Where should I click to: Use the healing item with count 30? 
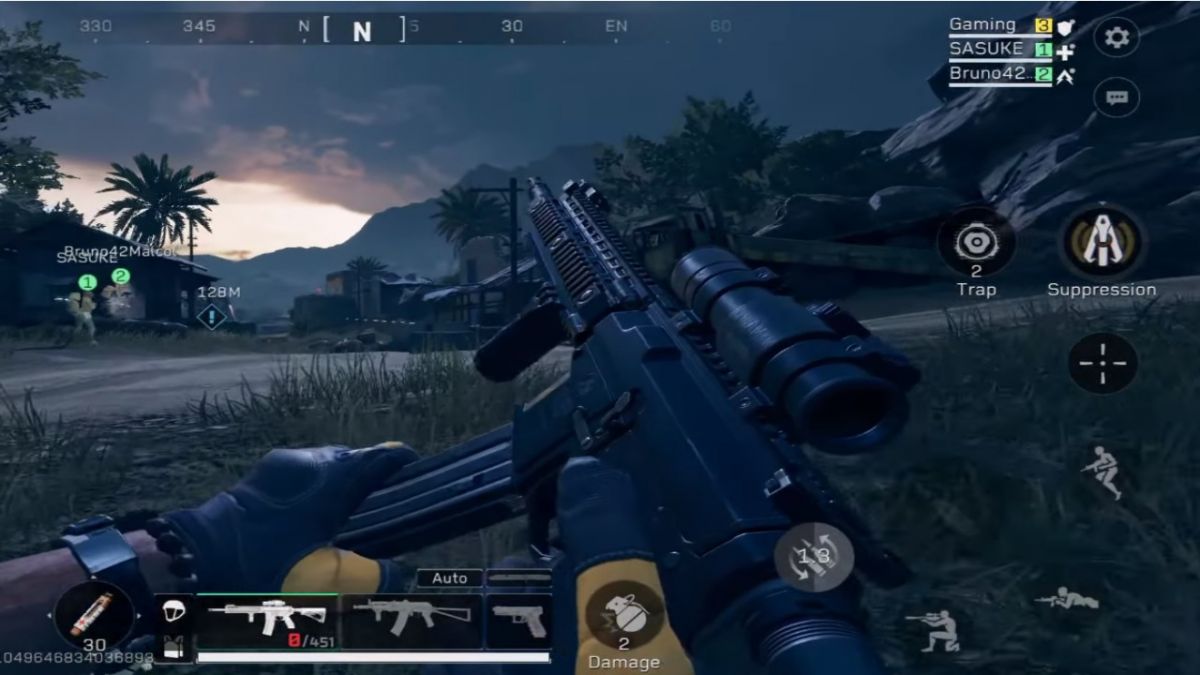point(94,615)
